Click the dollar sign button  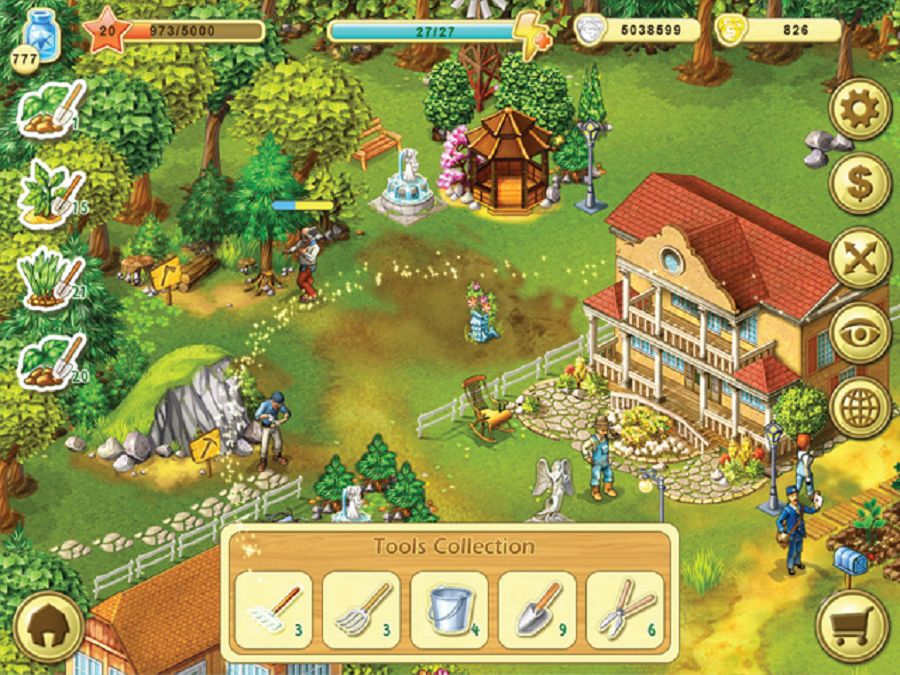[859, 183]
